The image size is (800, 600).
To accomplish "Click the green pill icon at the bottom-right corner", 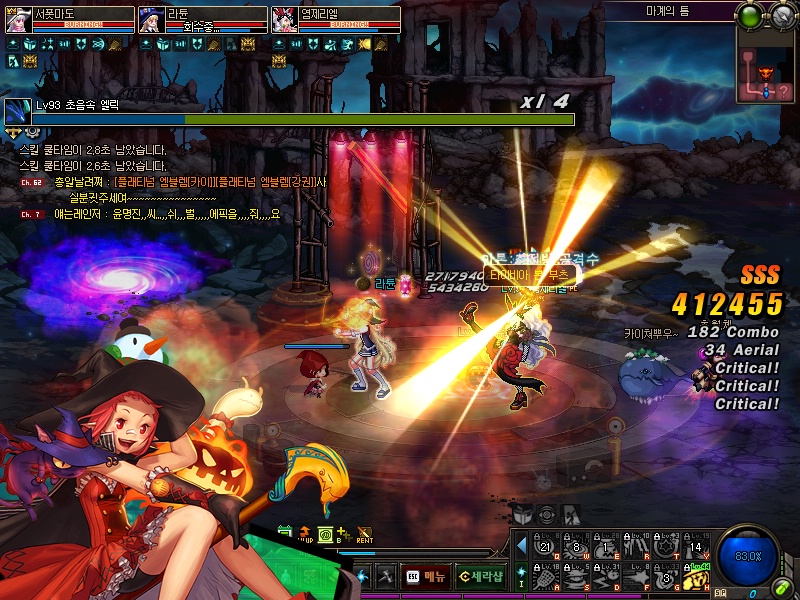I will pyautogui.click(x=783, y=585).
